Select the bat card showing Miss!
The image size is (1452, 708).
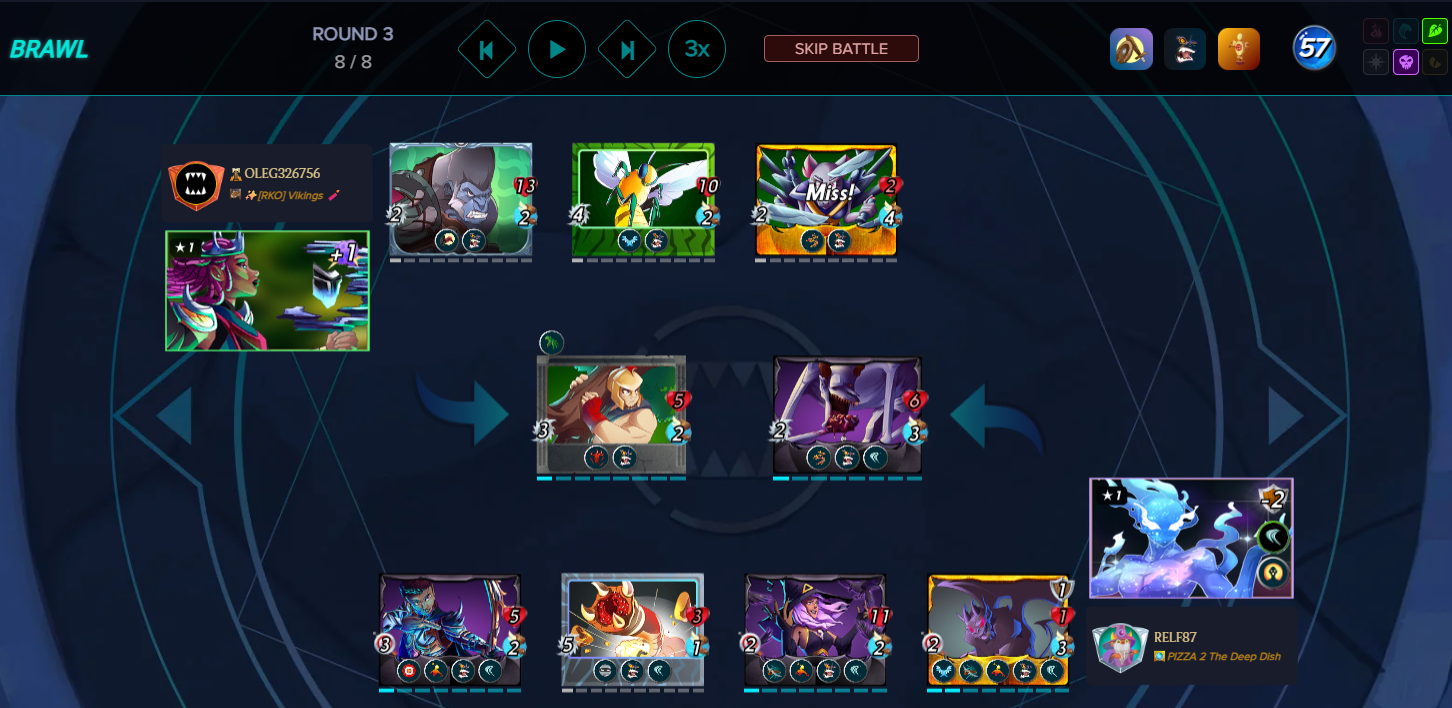tap(826, 200)
